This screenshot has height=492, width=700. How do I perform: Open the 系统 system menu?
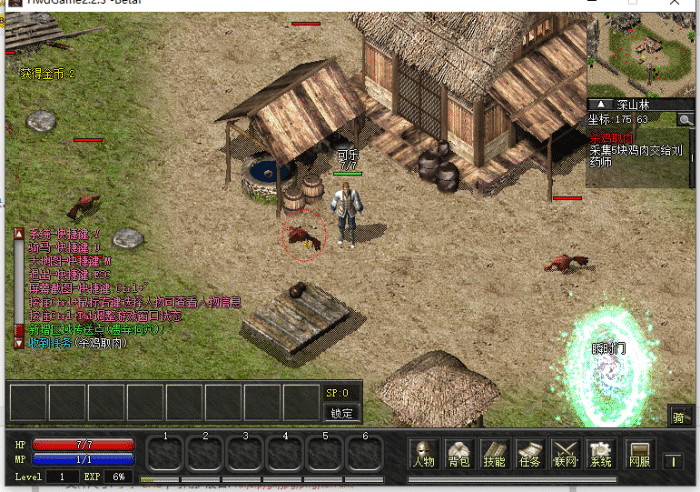coord(600,455)
